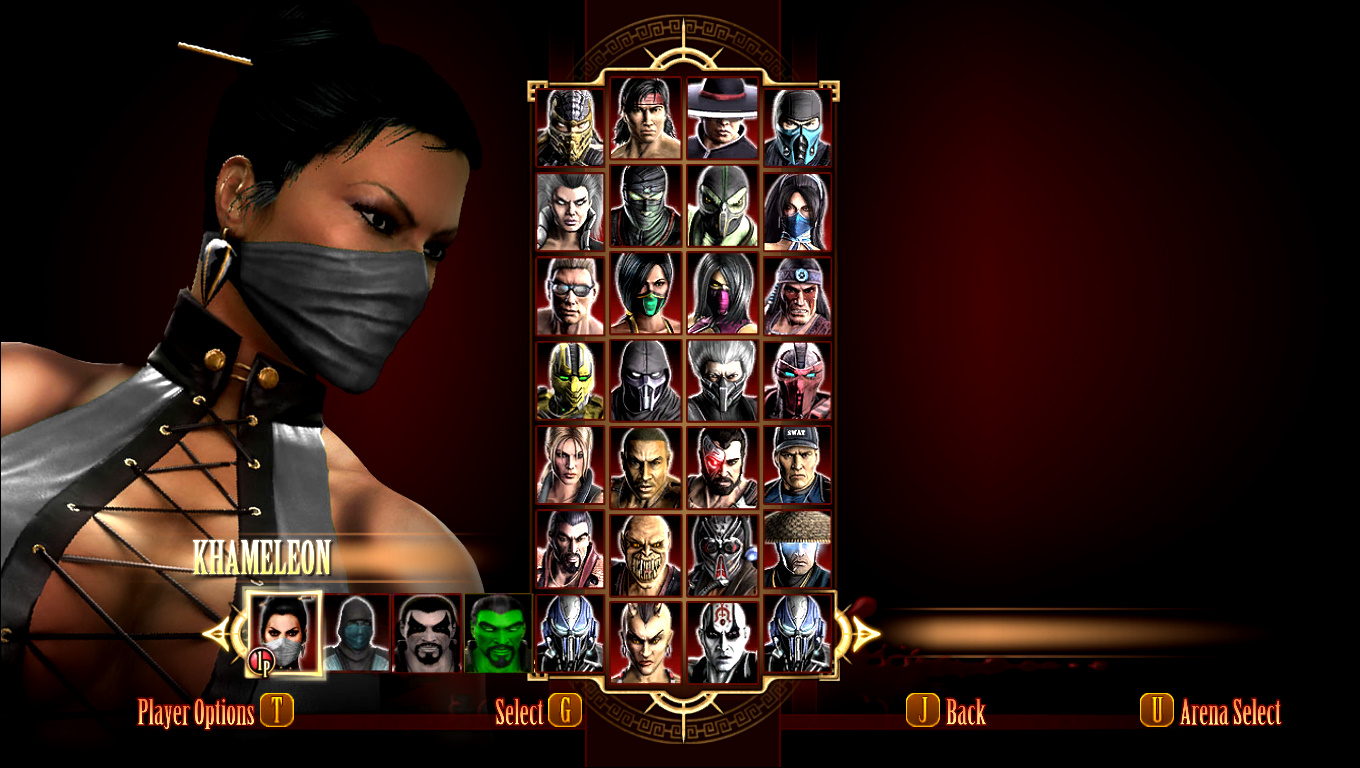Select Scorpion's portrait in the roster
Image resolution: width=1360 pixels, height=768 pixels.
(570, 126)
